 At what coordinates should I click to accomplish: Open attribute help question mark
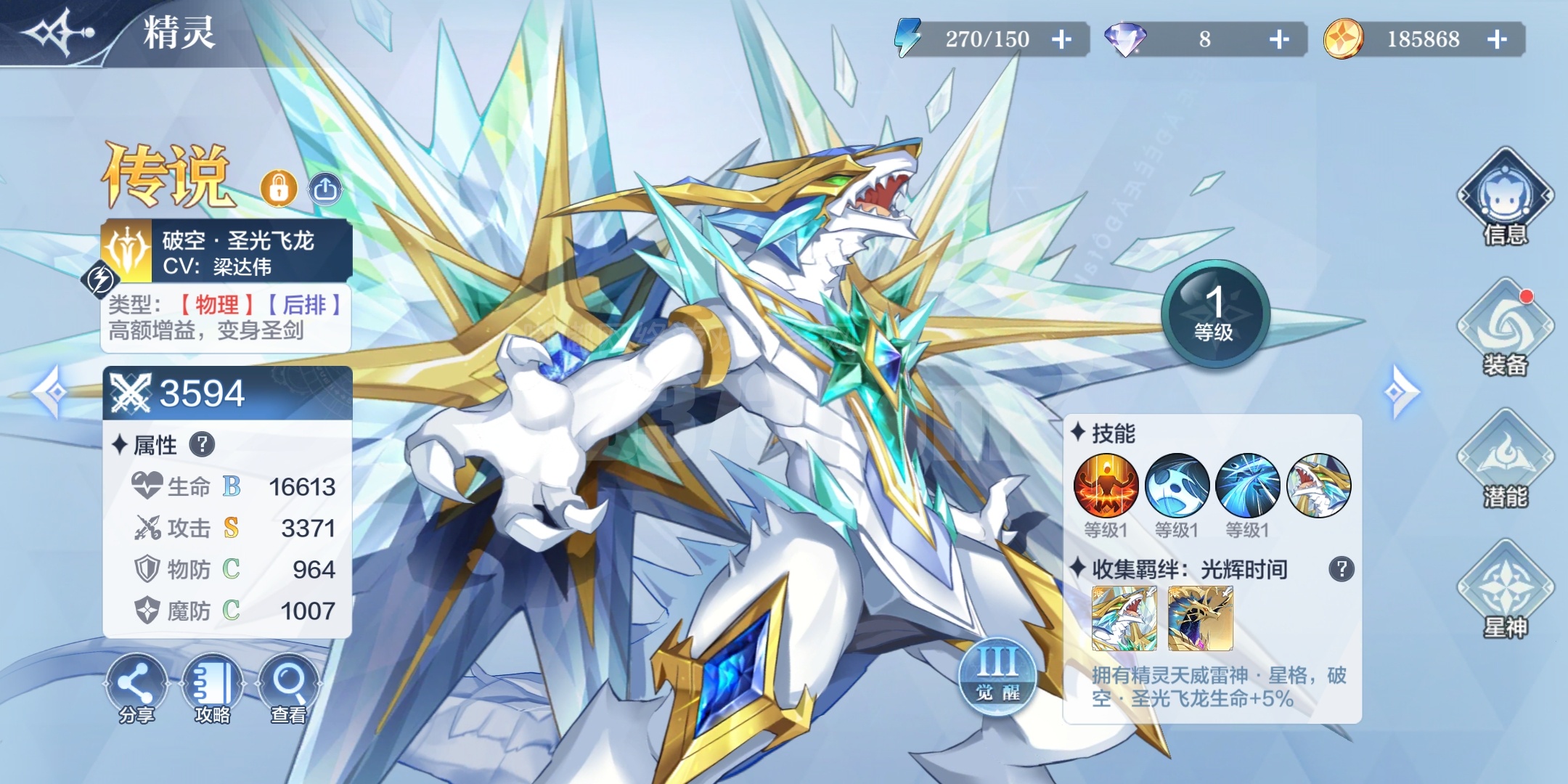[202, 444]
